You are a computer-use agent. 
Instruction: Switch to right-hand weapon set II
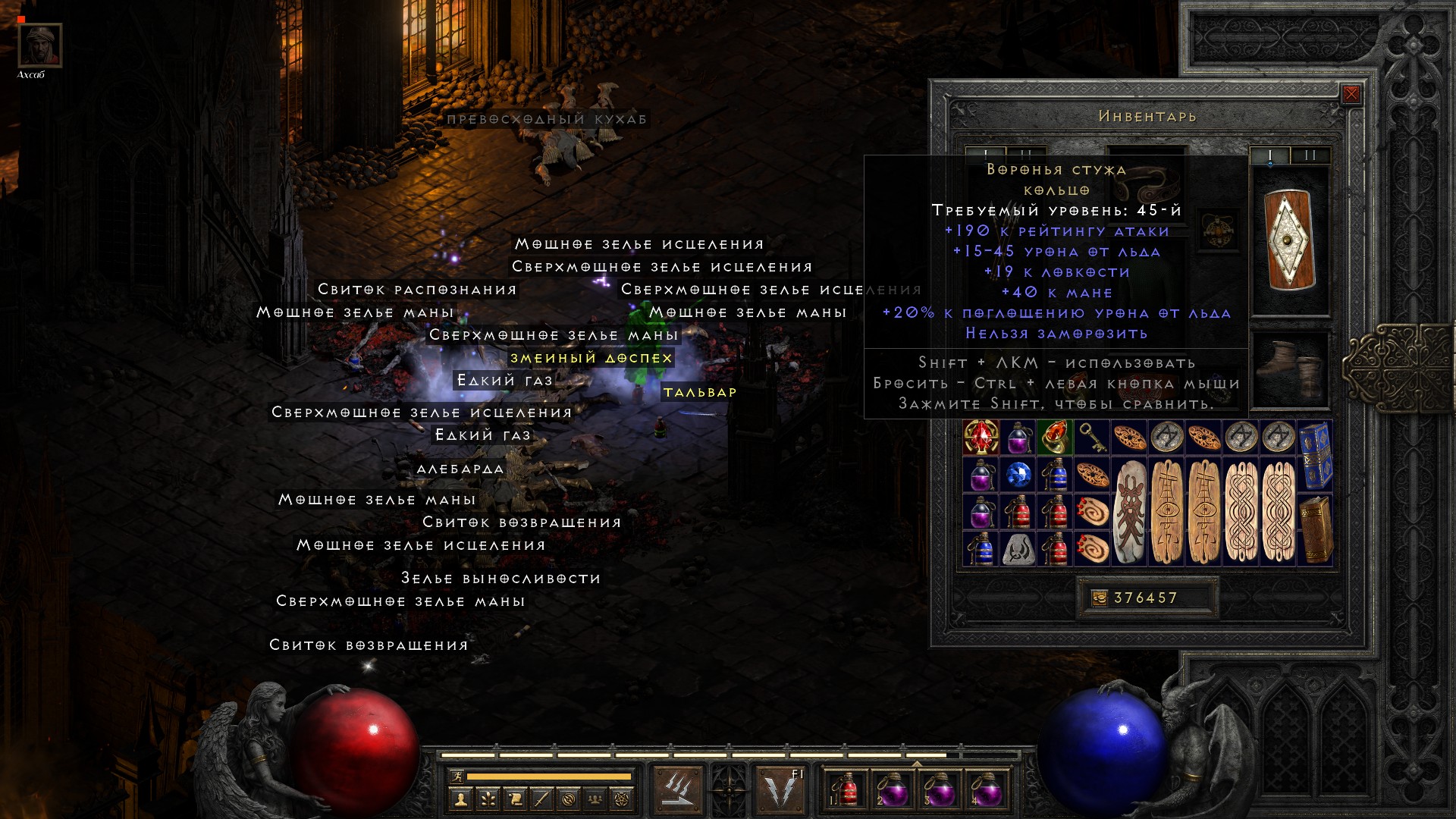[x=1310, y=155]
